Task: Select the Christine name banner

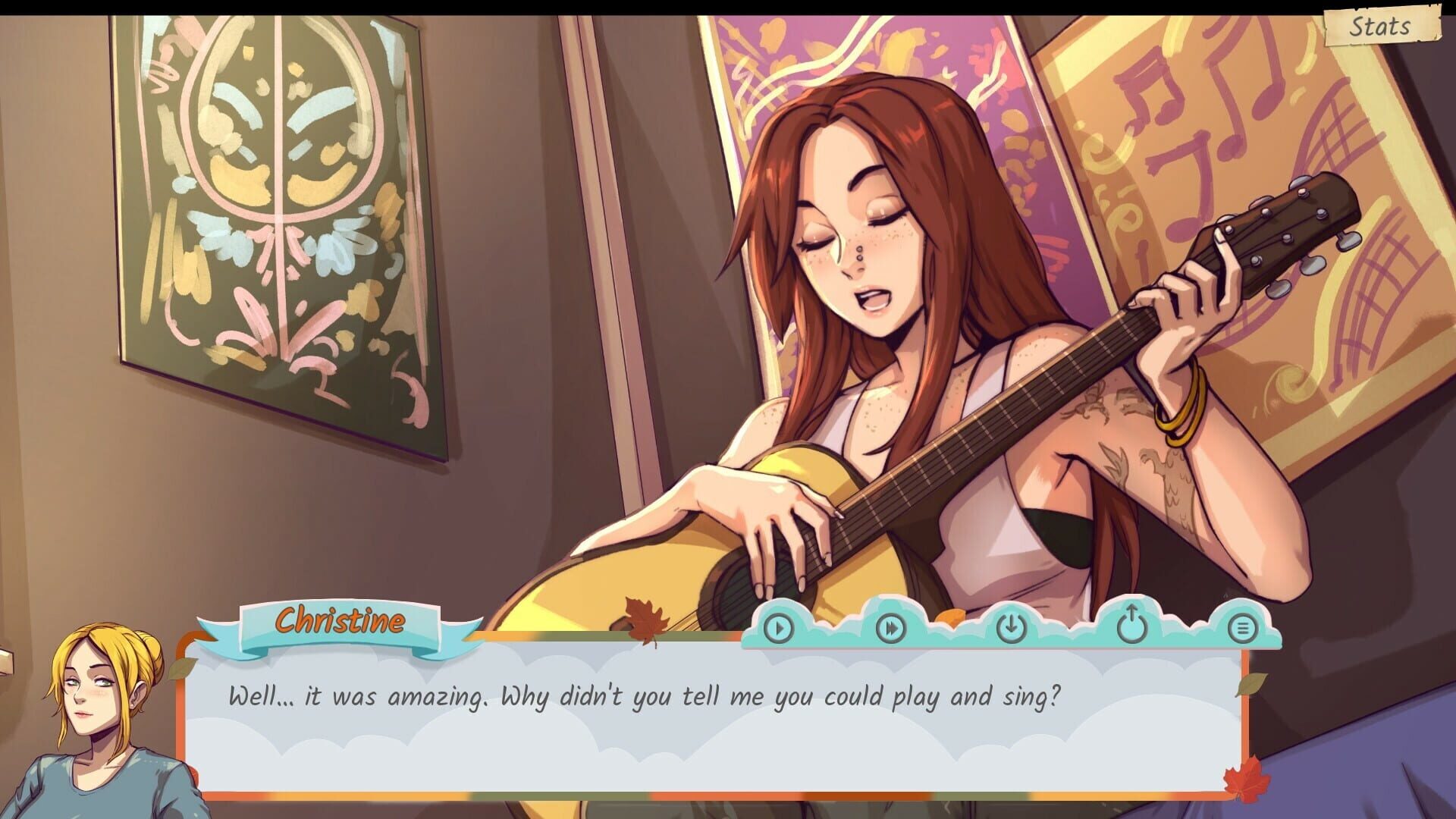Action: 341,623
